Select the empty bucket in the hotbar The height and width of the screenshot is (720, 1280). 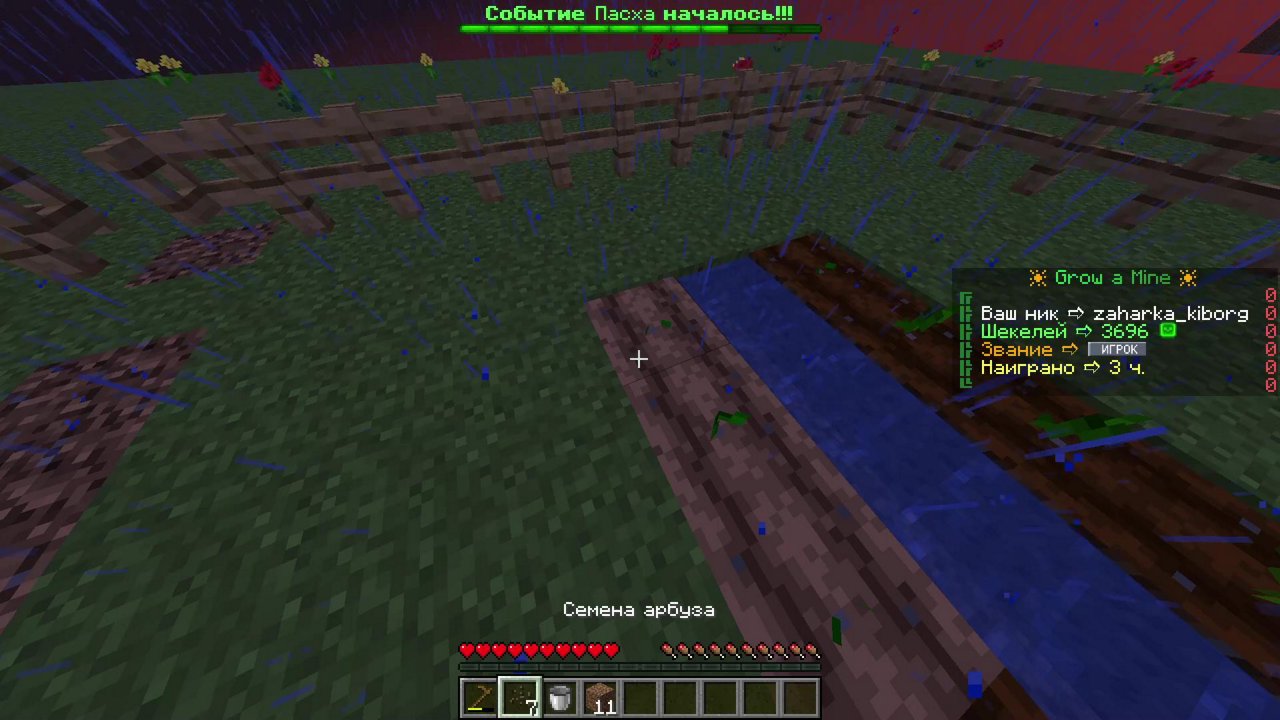tap(559, 696)
